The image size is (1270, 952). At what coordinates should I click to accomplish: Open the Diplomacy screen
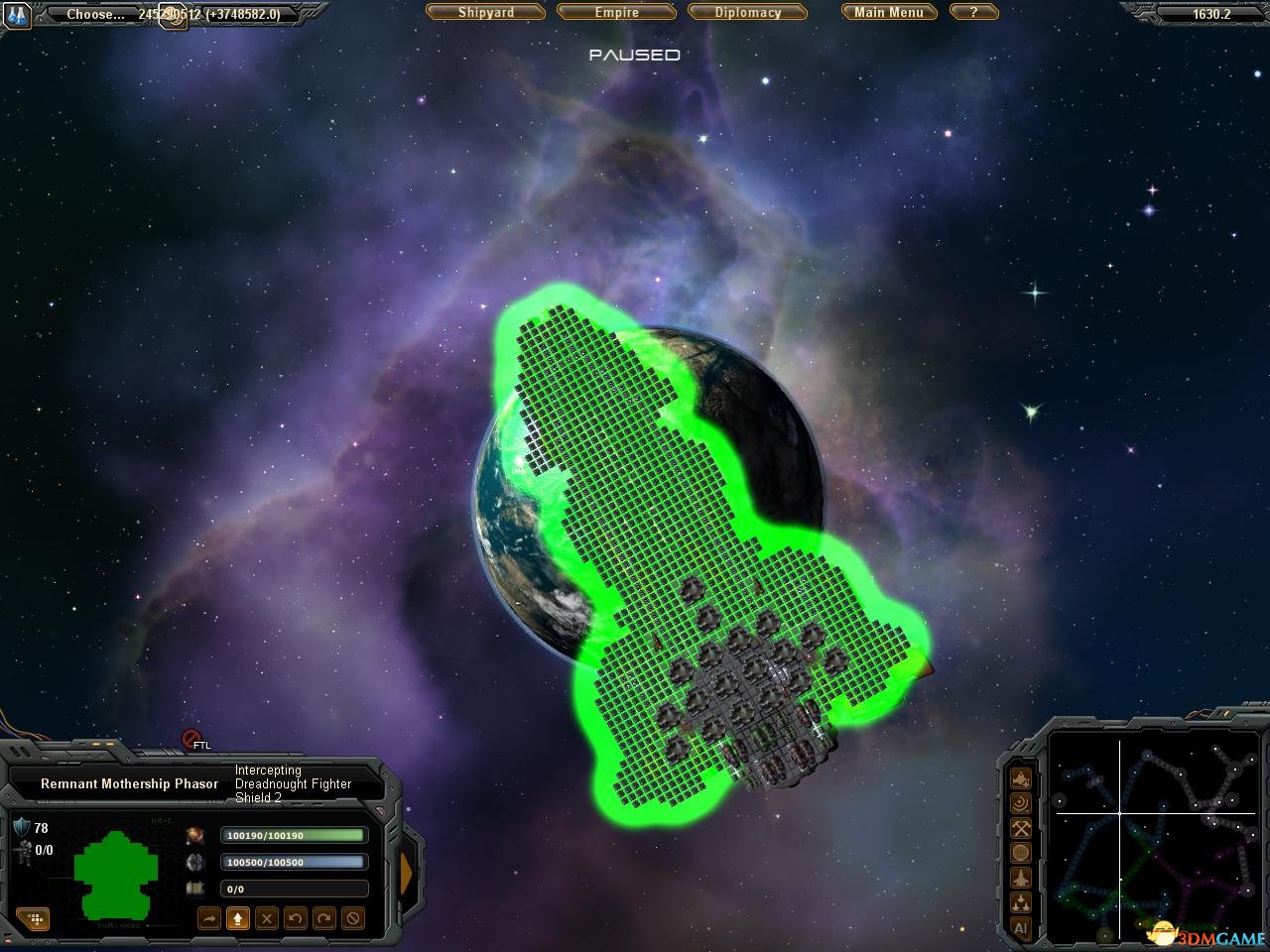[x=748, y=13]
